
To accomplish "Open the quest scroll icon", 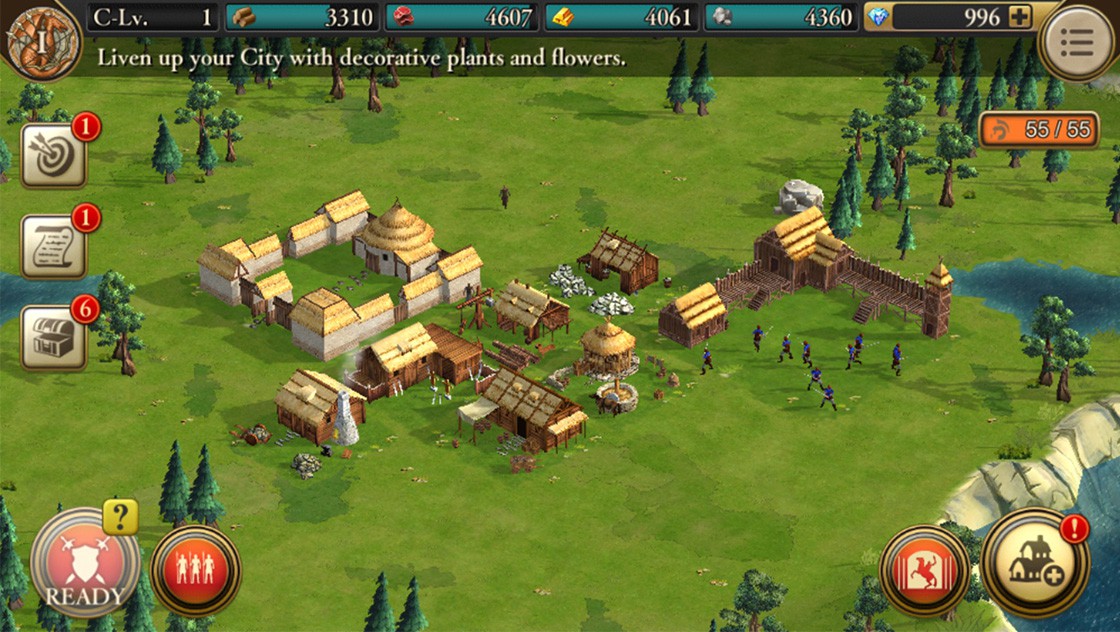I will click(53, 246).
